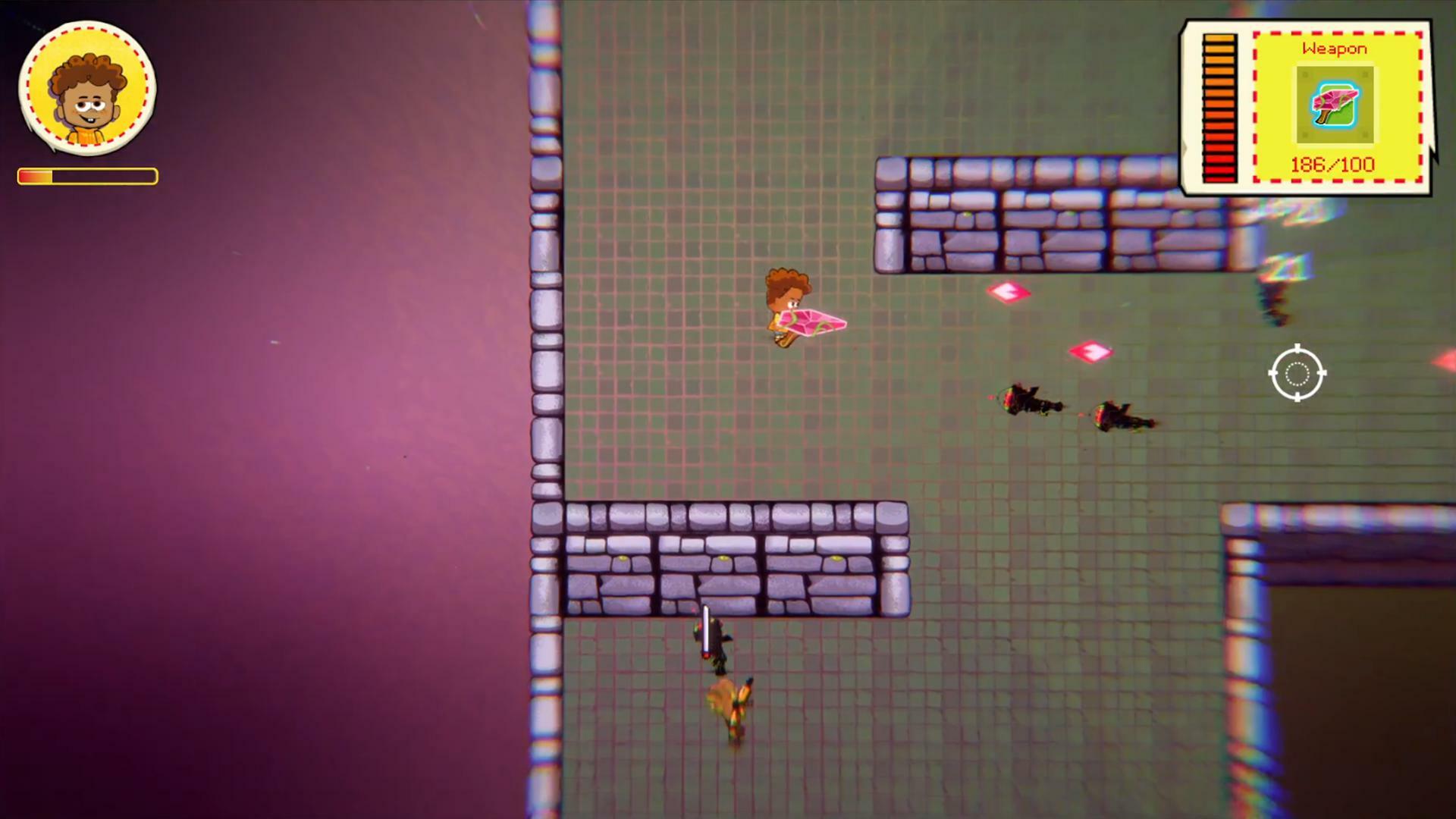1456x819 pixels.
Task: Click the pink projectile shard near the top wall
Action: (x=1009, y=290)
